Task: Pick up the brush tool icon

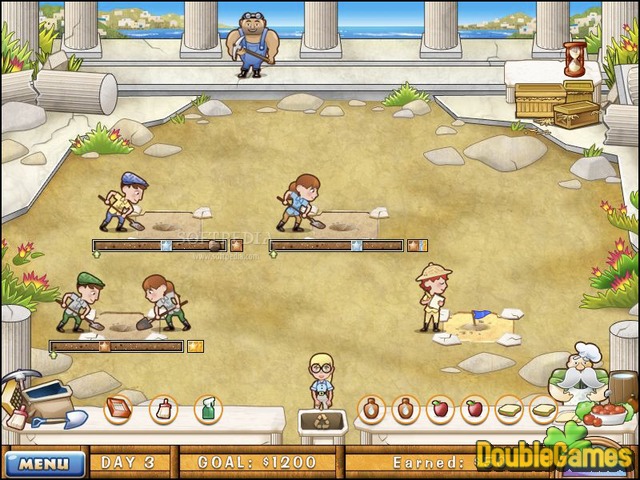Action: point(163,409)
